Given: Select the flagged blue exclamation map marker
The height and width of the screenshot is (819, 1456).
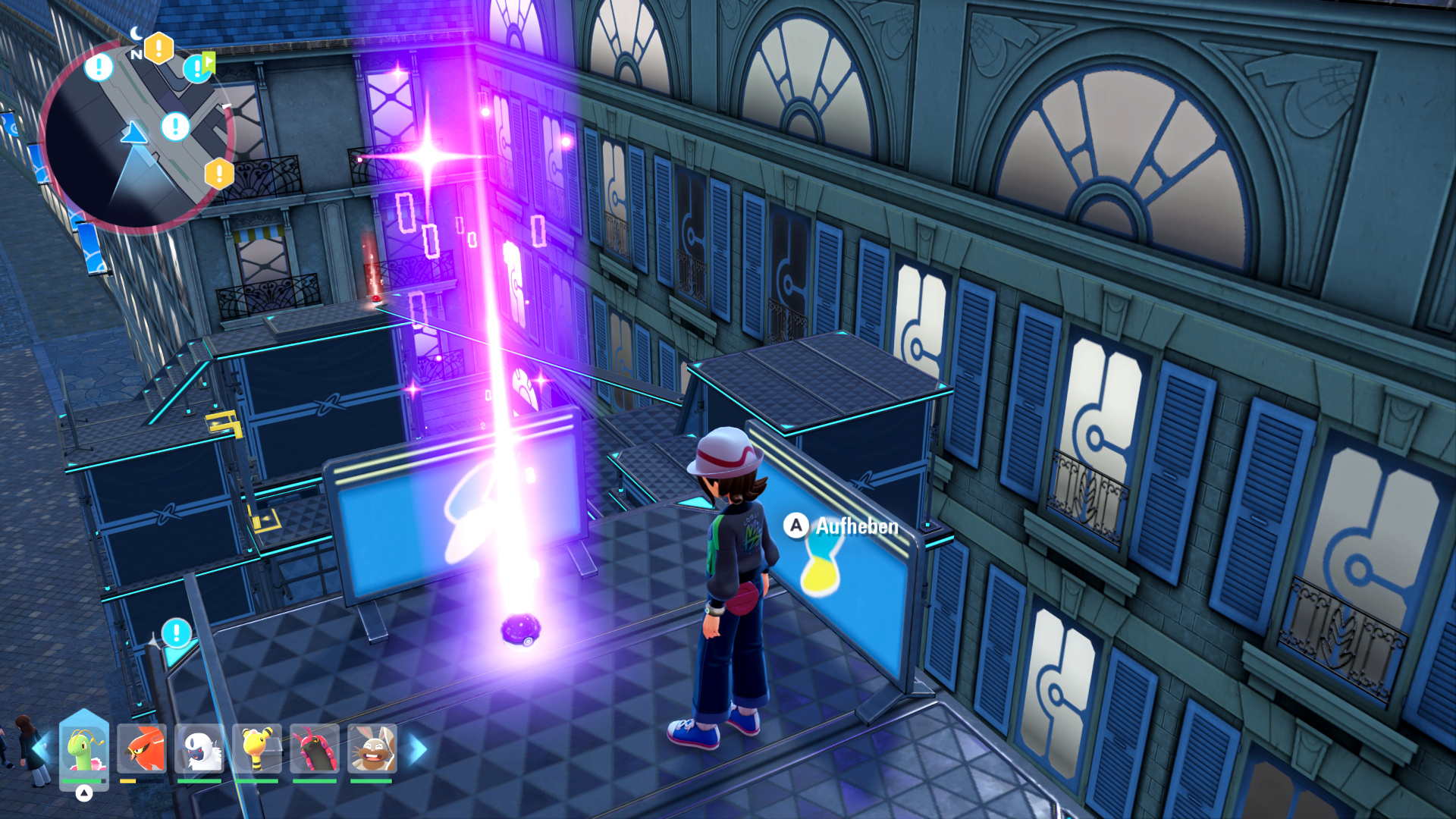Looking at the screenshot, I should click(x=197, y=68).
